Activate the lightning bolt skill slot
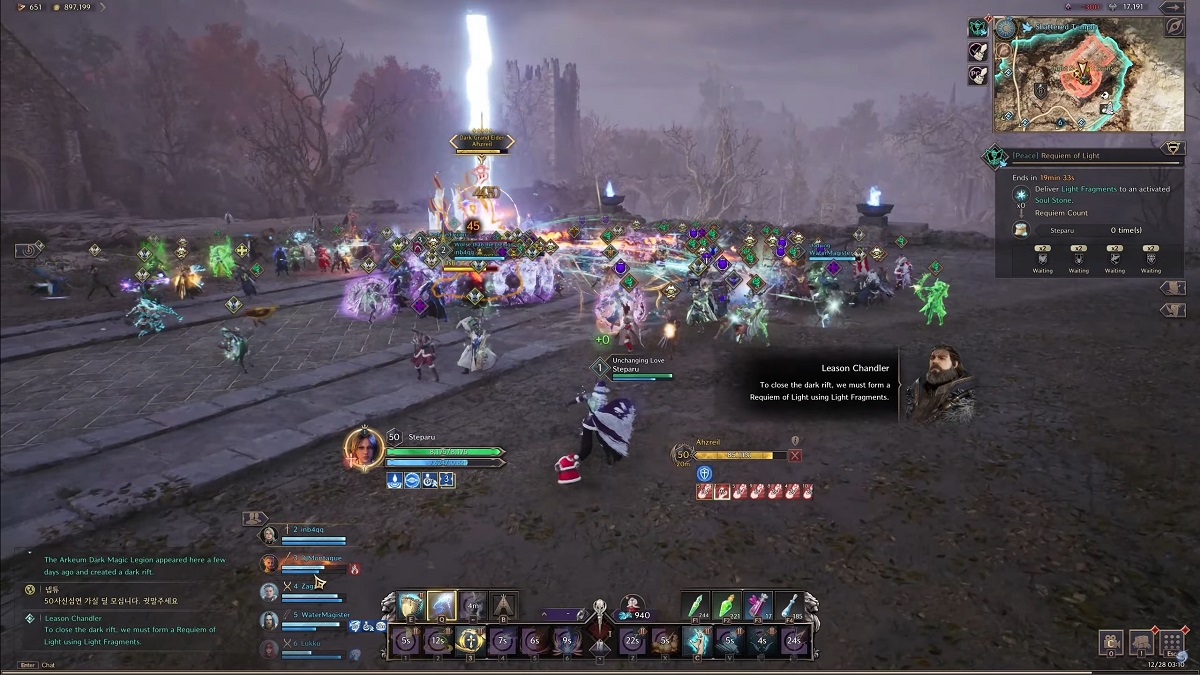Viewport: 1200px width, 675px height. click(x=442, y=605)
